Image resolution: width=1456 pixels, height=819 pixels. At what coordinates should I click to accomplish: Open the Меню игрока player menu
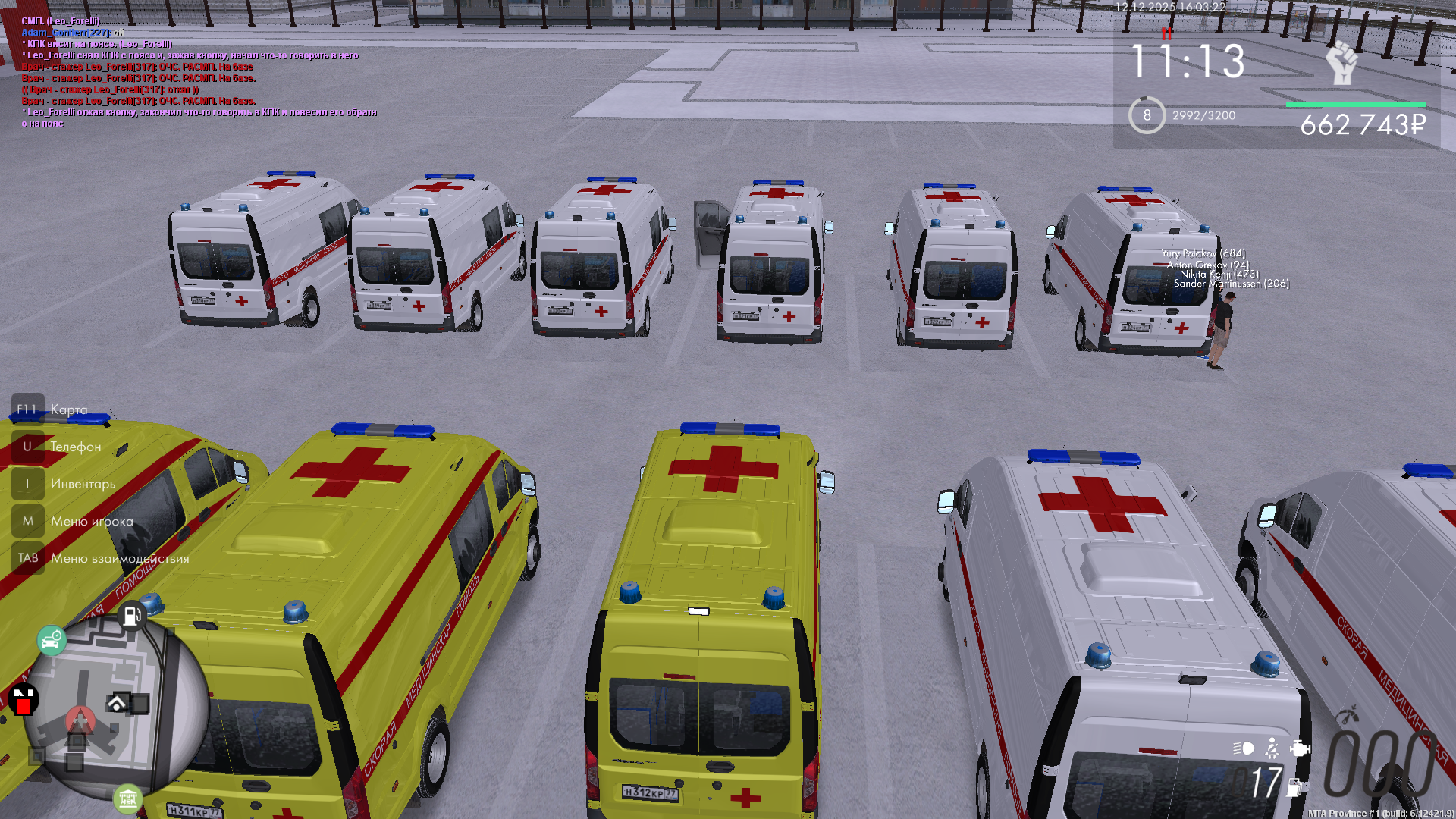click(x=92, y=521)
